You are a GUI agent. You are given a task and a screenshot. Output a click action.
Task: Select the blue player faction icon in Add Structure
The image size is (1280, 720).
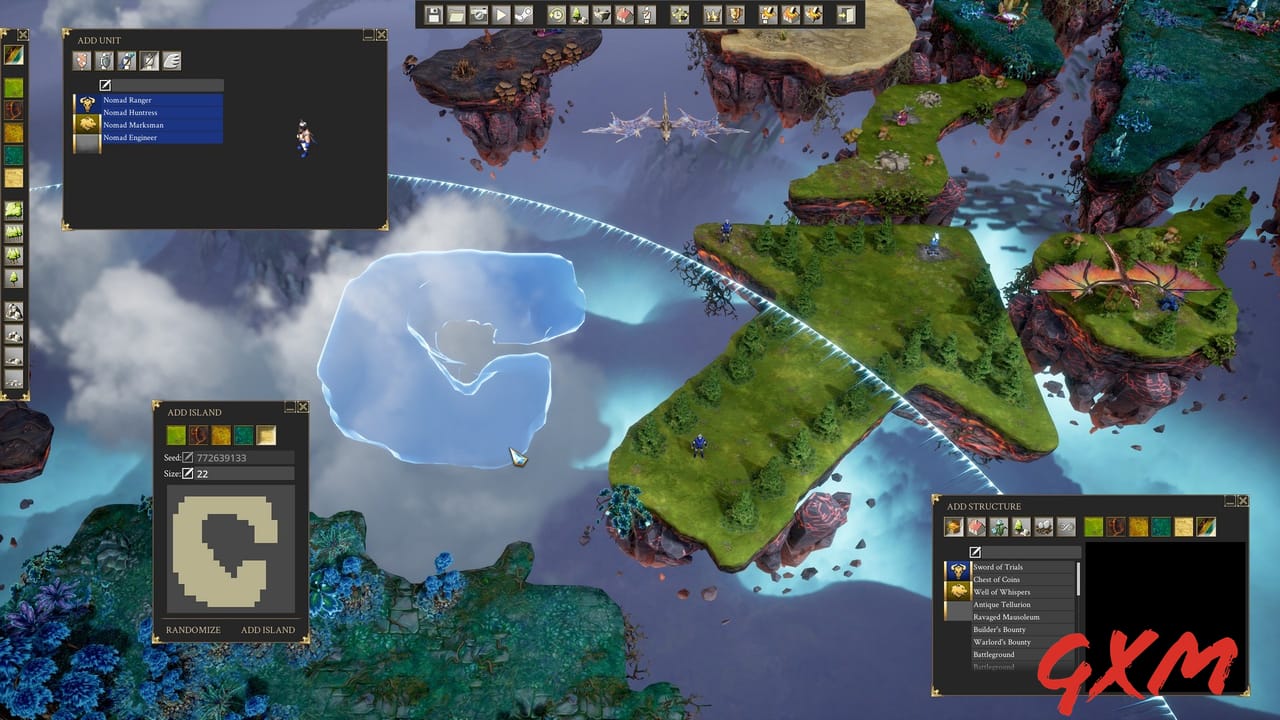pos(957,569)
